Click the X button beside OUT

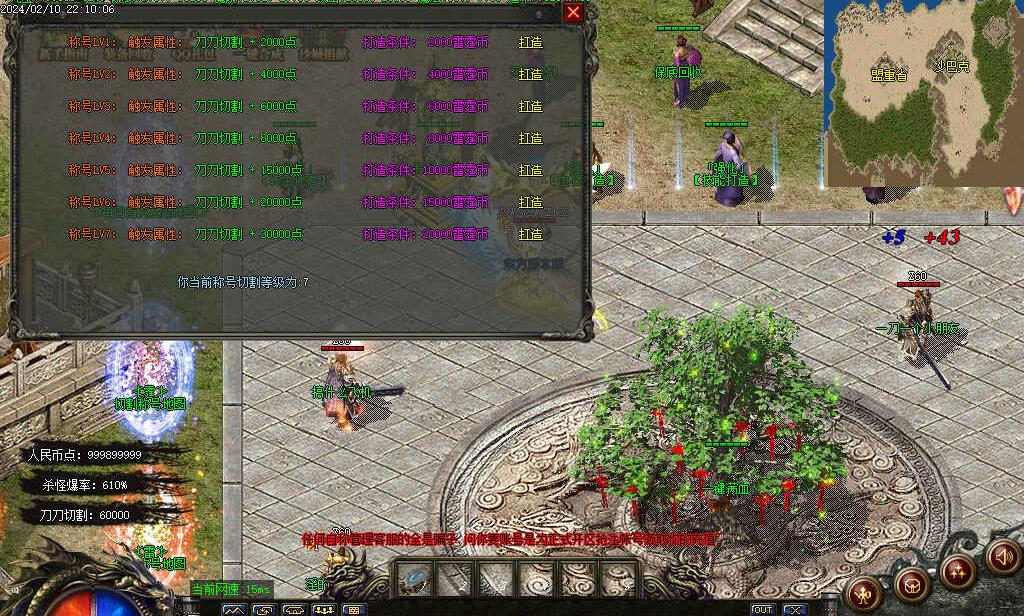pos(795,609)
